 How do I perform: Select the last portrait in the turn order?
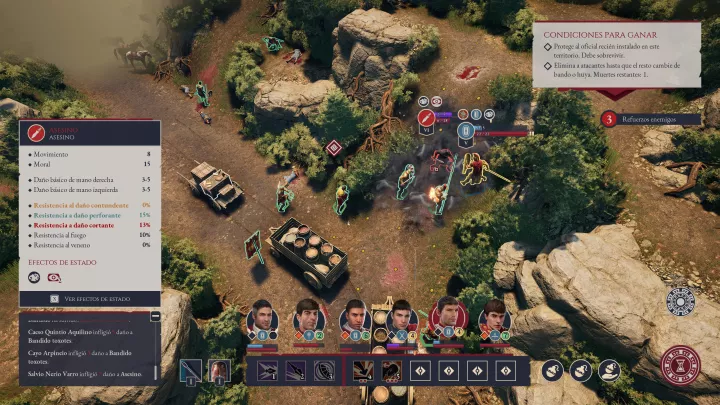(493, 318)
